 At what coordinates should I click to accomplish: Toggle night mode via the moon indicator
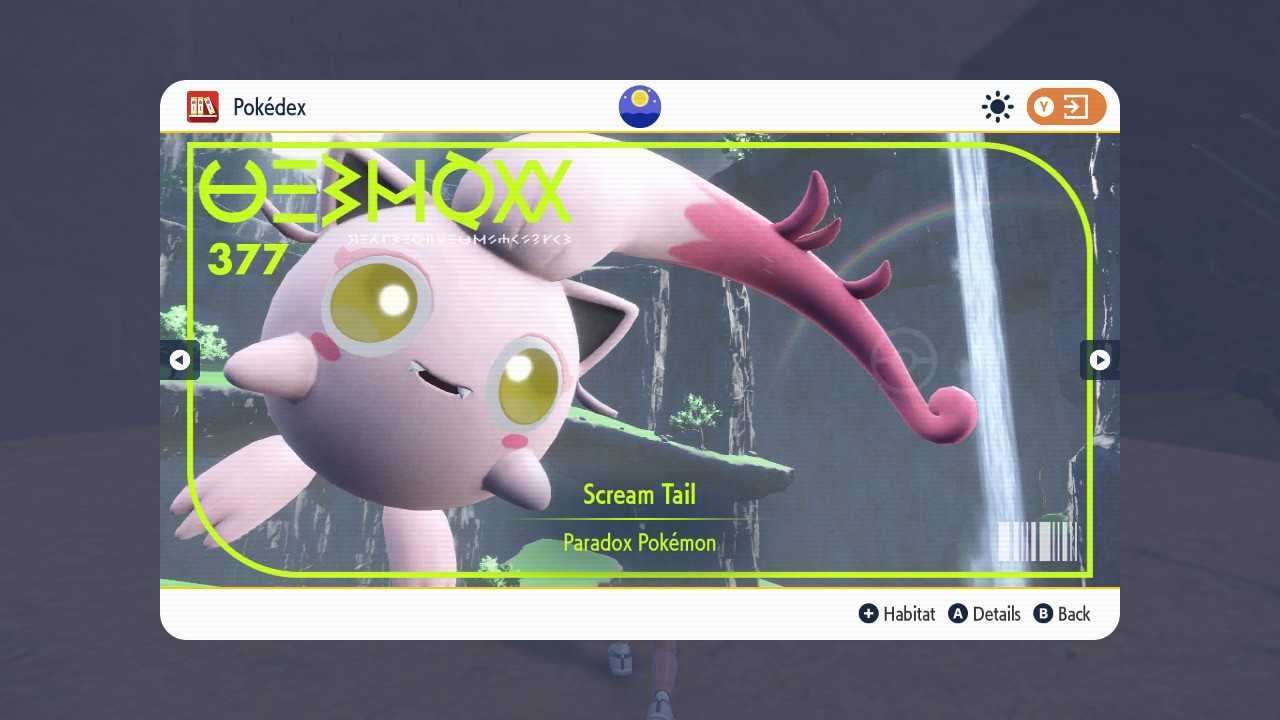(x=639, y=106)
